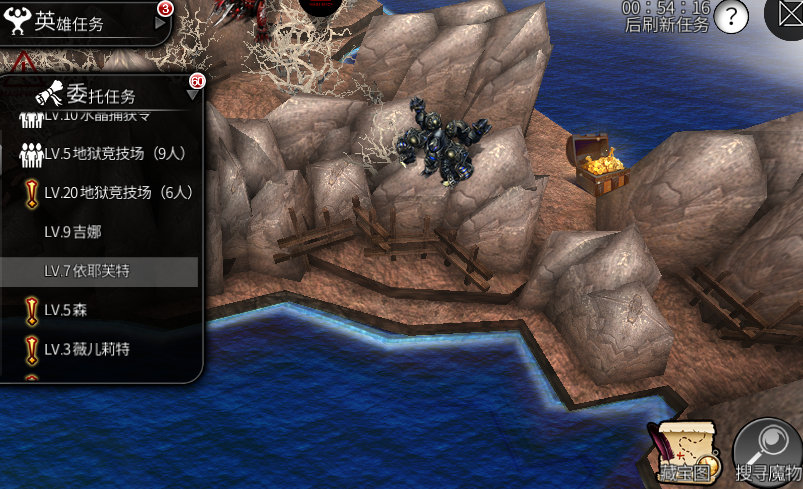Open the question mark help button
The width and height of the screenshot is (803, 489).
(732, 17)
